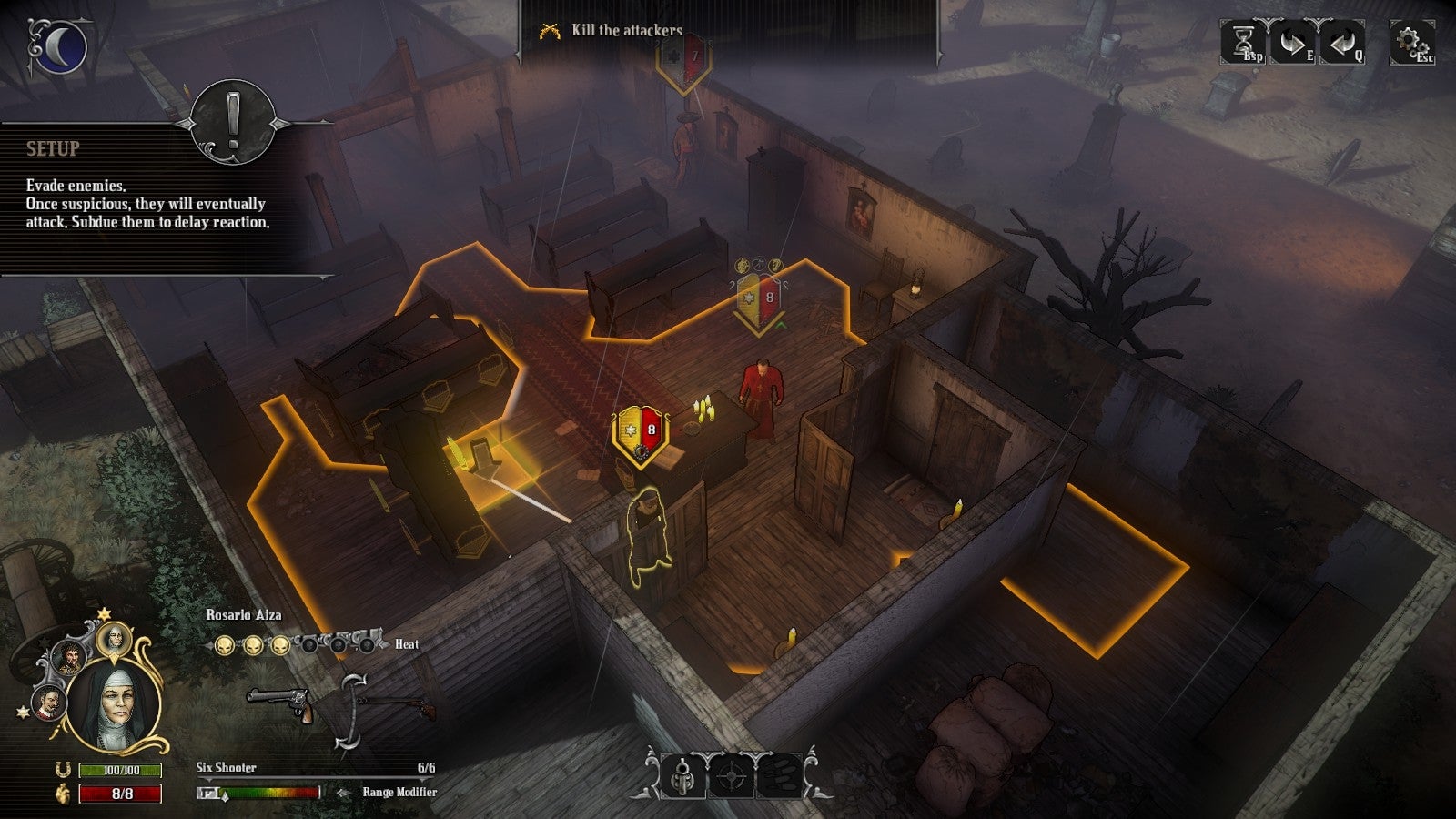Image resolution: width=1456 pixels, height=819 pixels.
Task: Select the nun Rosario Aiza small portrait
Action: (x=115, y=641)
